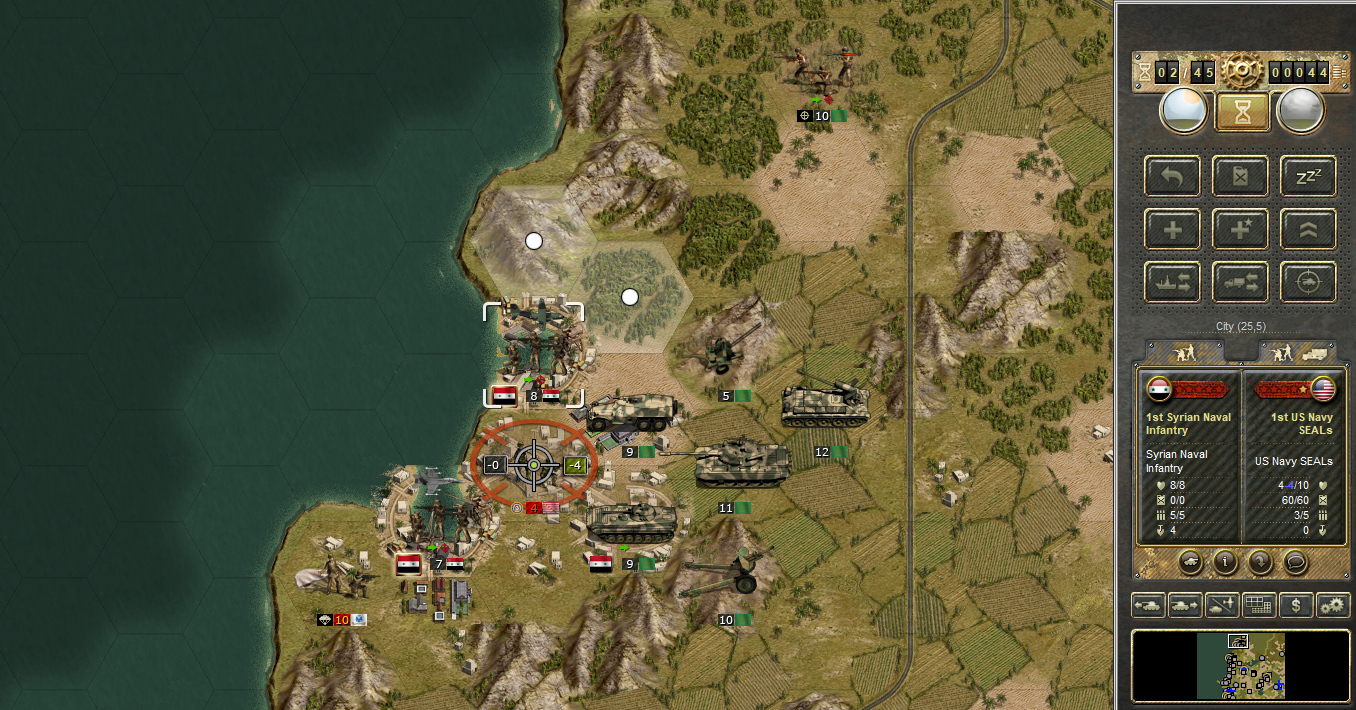End the turn with the hourglass button
The image size is (1356, 710).
pyautogui.click(x=1242, y=112)
